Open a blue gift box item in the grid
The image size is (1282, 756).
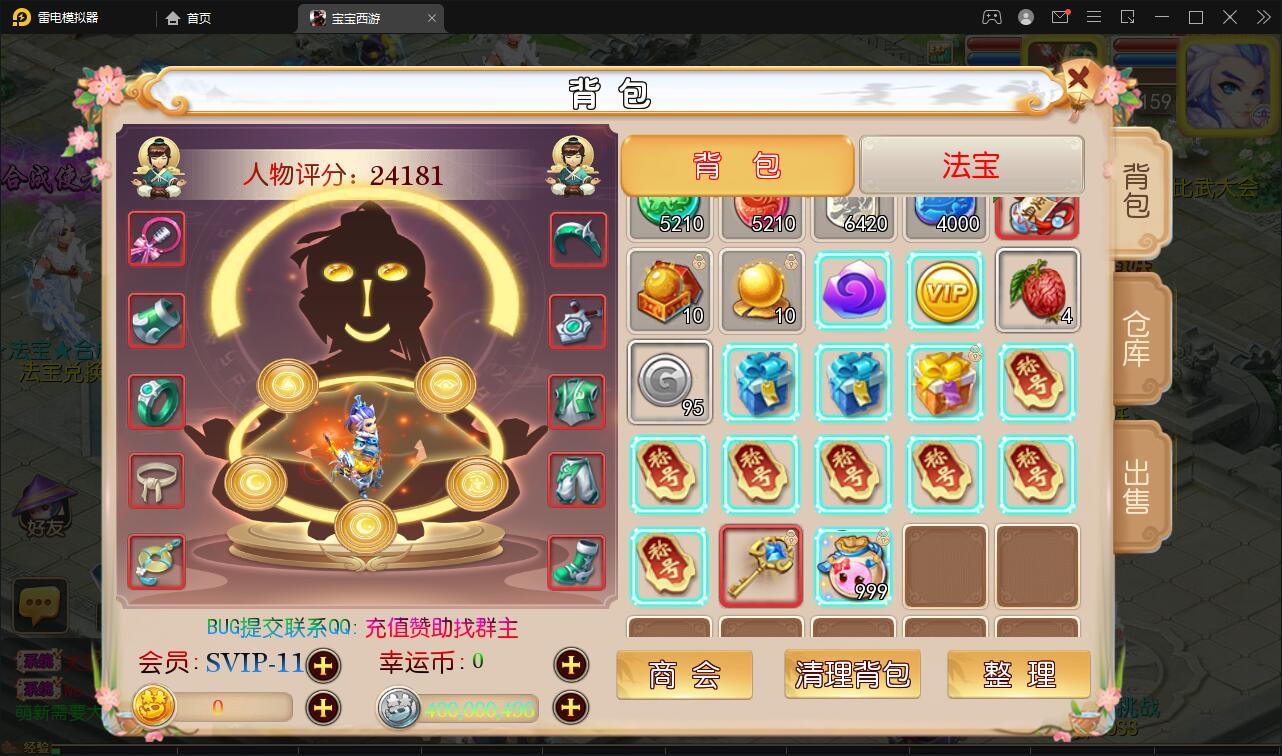761,383
